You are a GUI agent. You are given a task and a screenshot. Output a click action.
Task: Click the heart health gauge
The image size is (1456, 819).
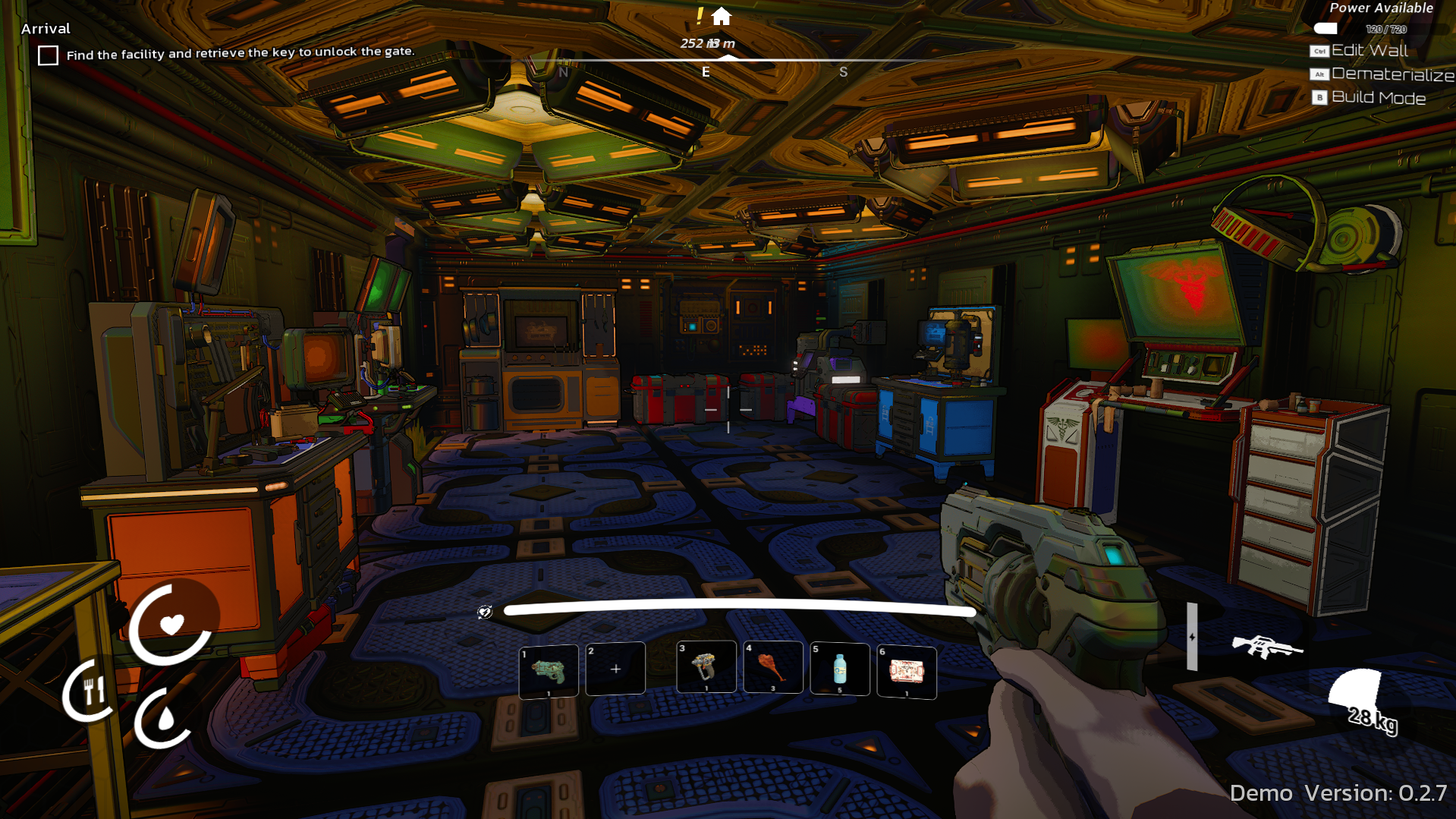tap(172, 624)
